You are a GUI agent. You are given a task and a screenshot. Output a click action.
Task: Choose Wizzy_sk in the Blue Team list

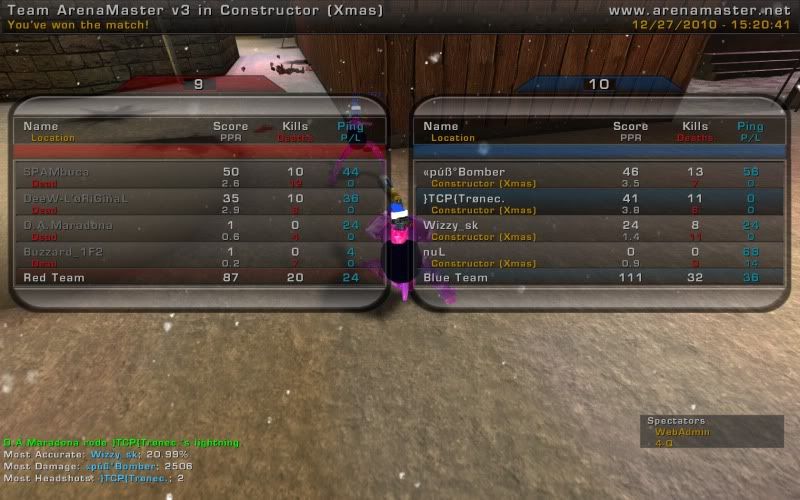(x=598, y=230)
